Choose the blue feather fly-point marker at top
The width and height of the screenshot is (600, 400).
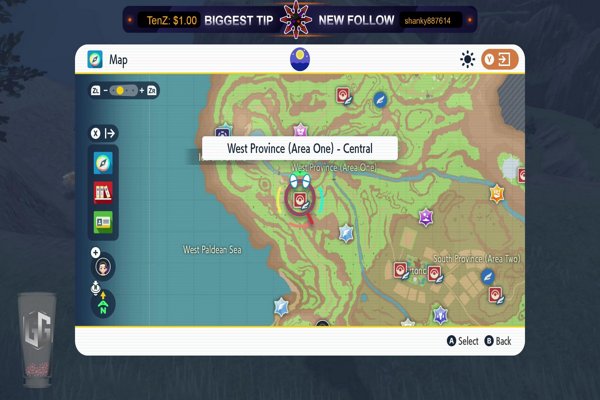click(x=380, y=100)
